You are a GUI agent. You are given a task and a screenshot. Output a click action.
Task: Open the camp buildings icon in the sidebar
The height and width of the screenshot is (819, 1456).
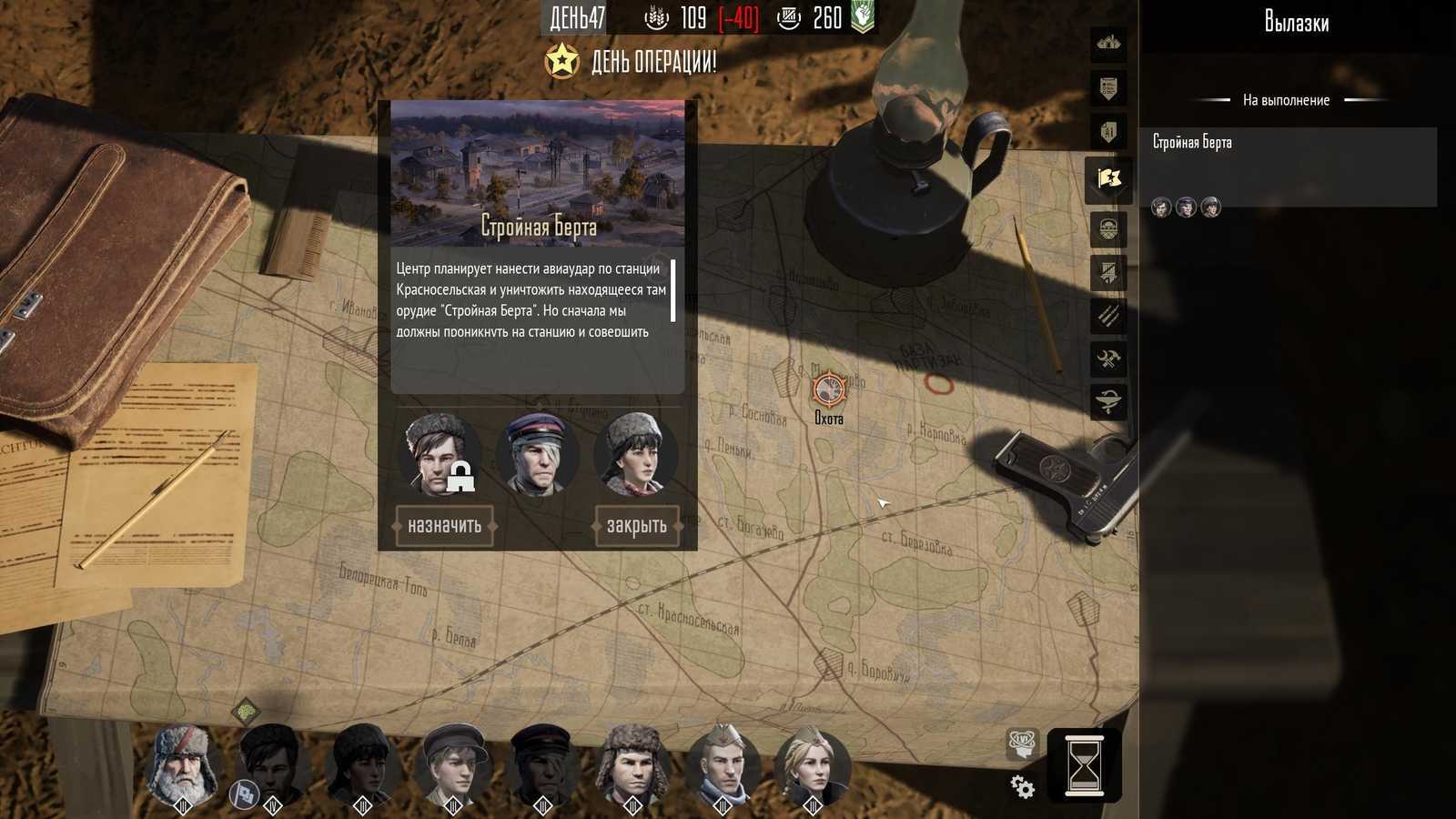tap(1108, 43)
